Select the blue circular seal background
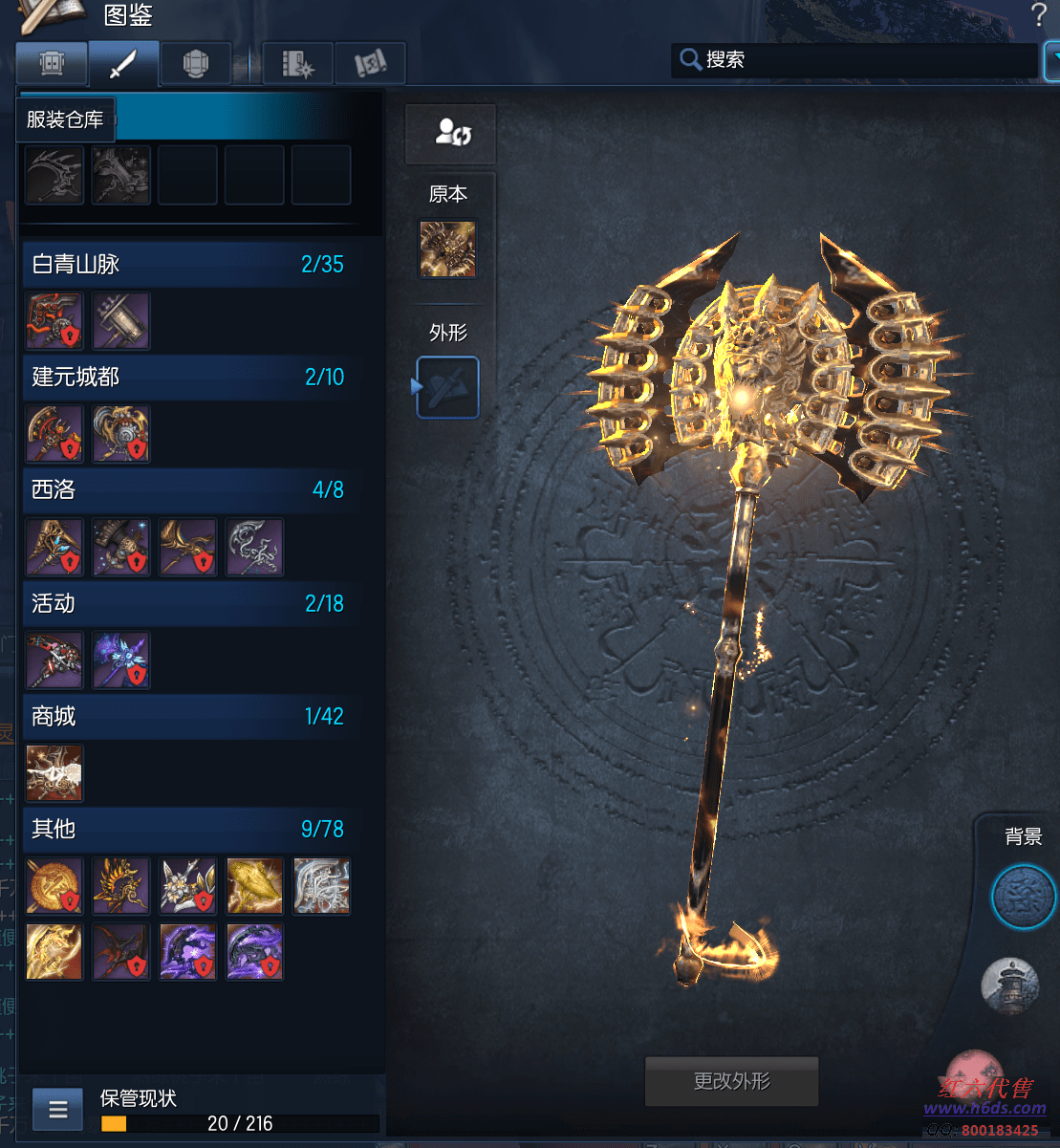1060x1148 pixels. (x=1023, y=899)
